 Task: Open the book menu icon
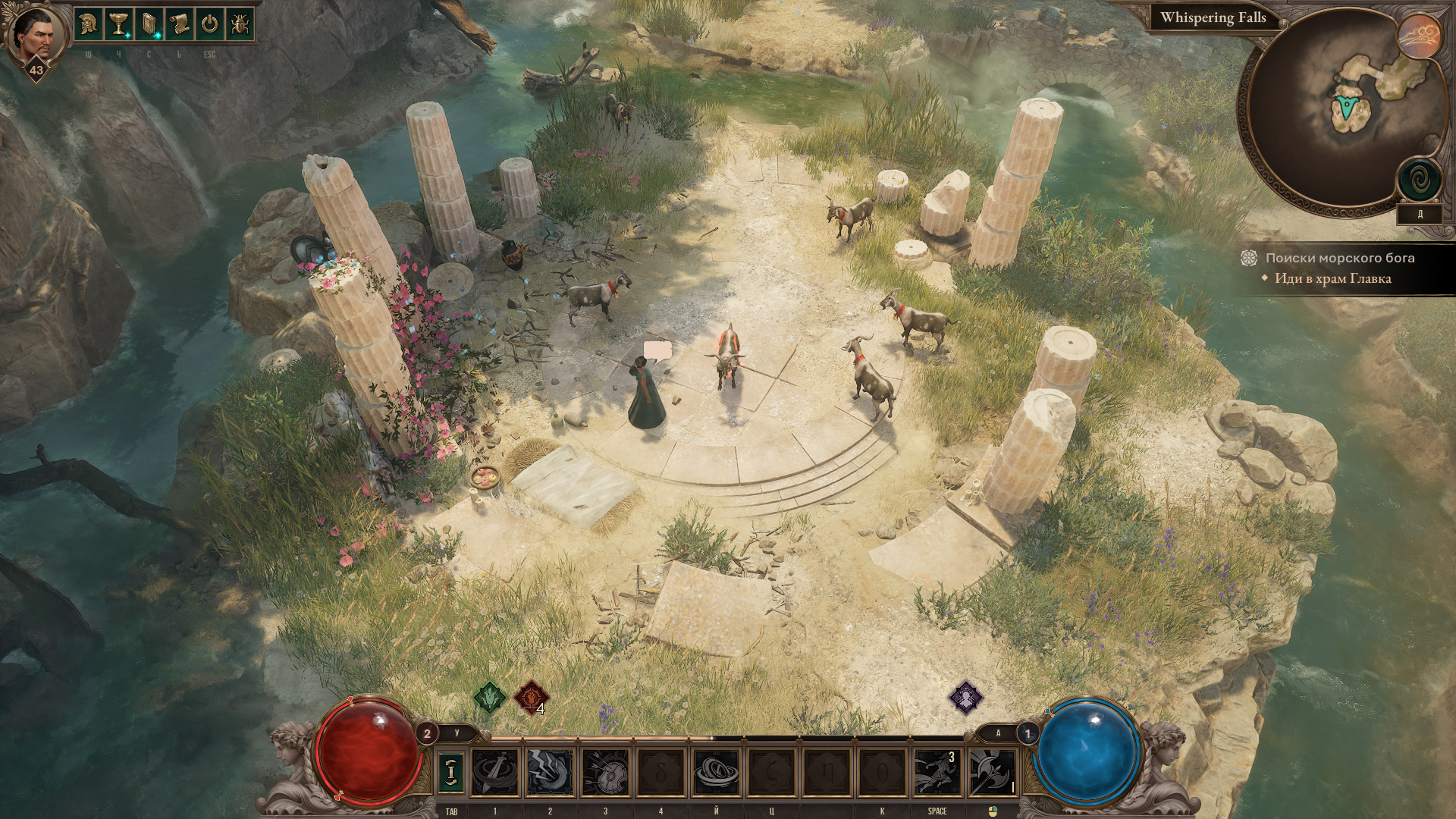point(149,24)
